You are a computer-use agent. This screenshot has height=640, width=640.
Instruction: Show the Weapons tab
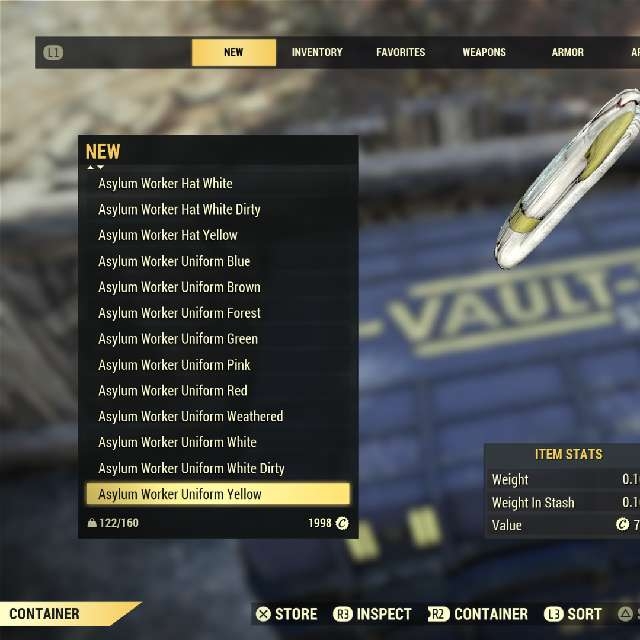tap(484, 52)
